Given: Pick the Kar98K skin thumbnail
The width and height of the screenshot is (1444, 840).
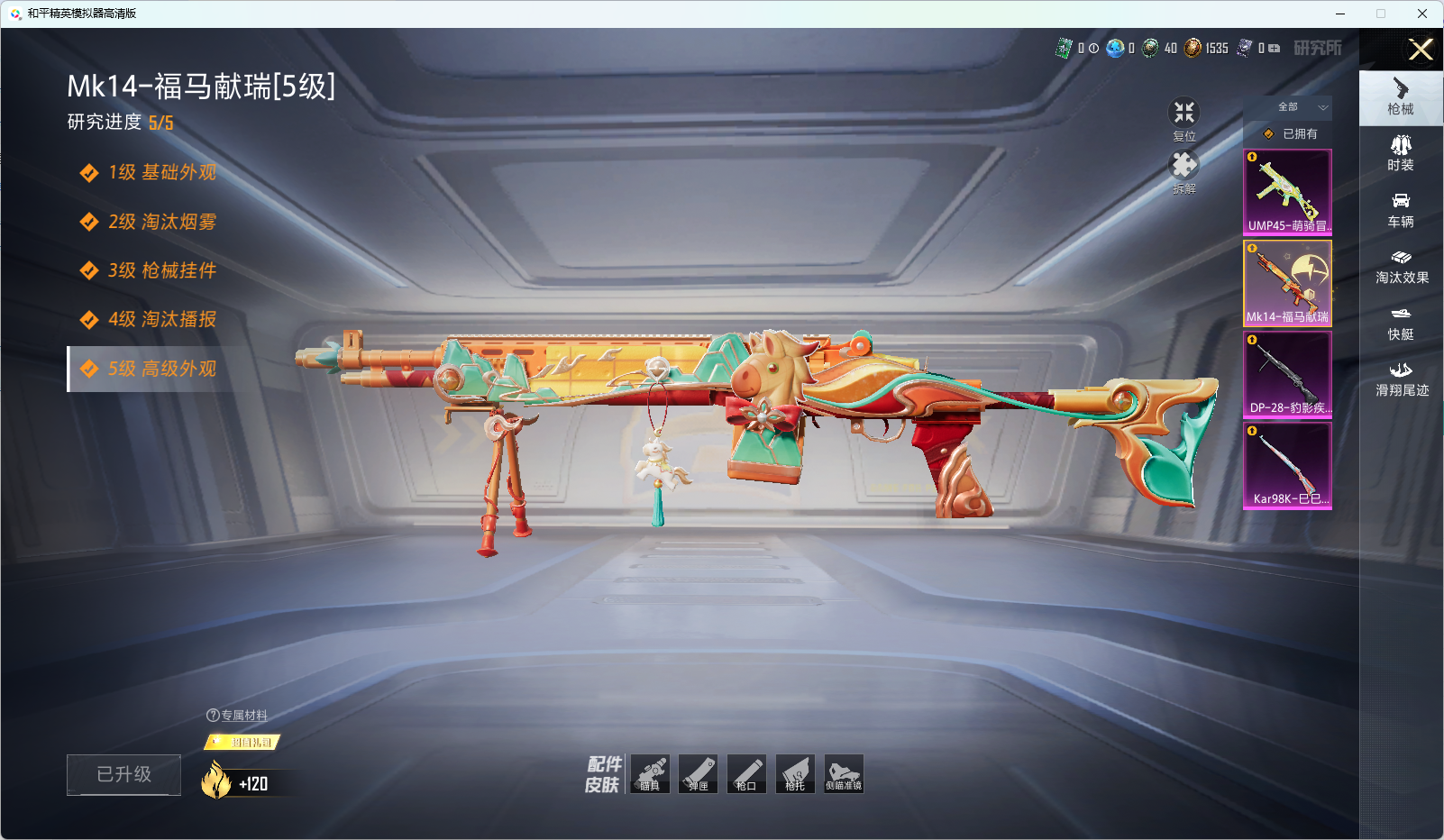Looking at the screenshot, I should tap(1287, 465).
